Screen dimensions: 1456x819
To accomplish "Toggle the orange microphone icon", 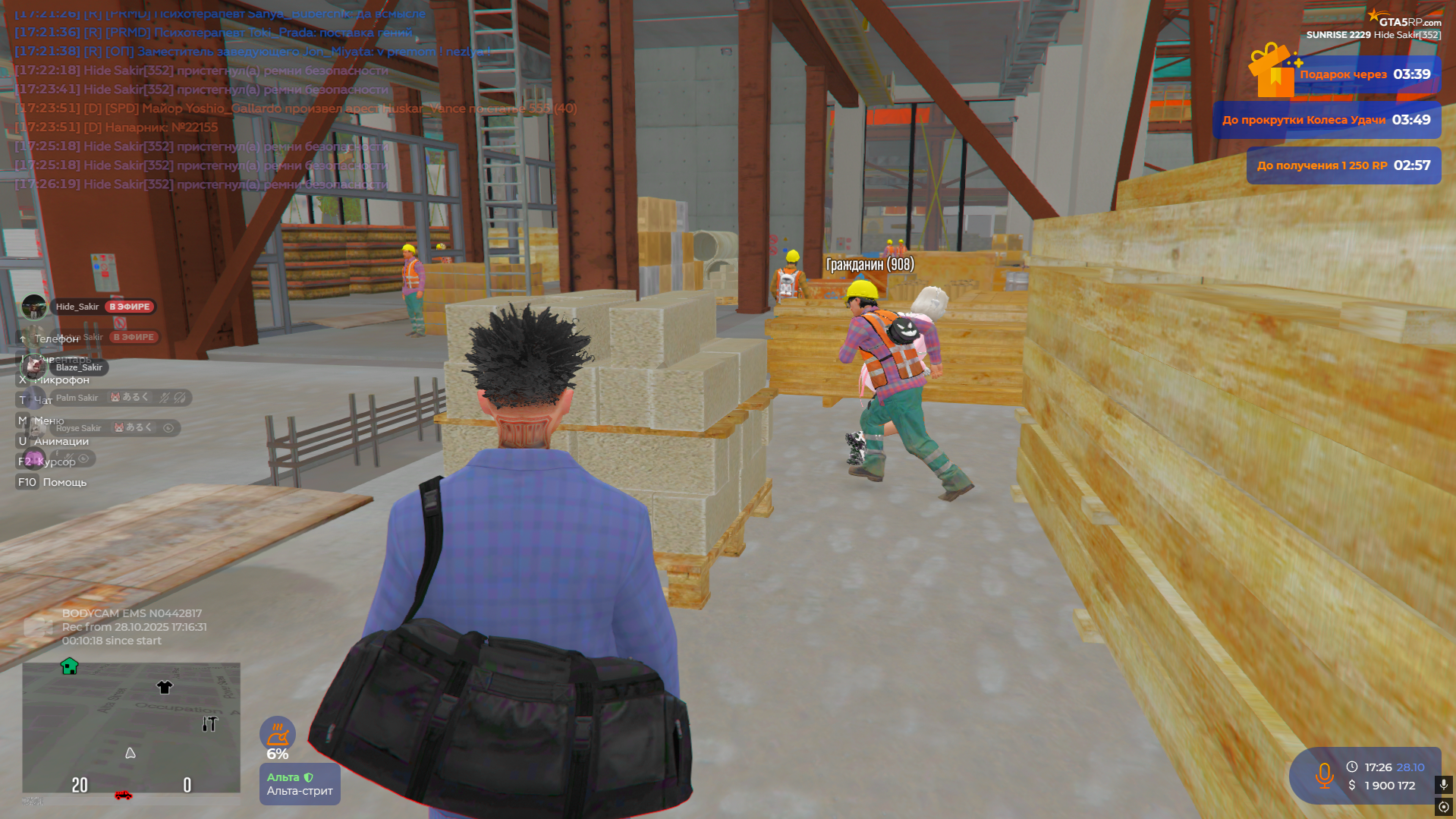I will point(1325,776).
